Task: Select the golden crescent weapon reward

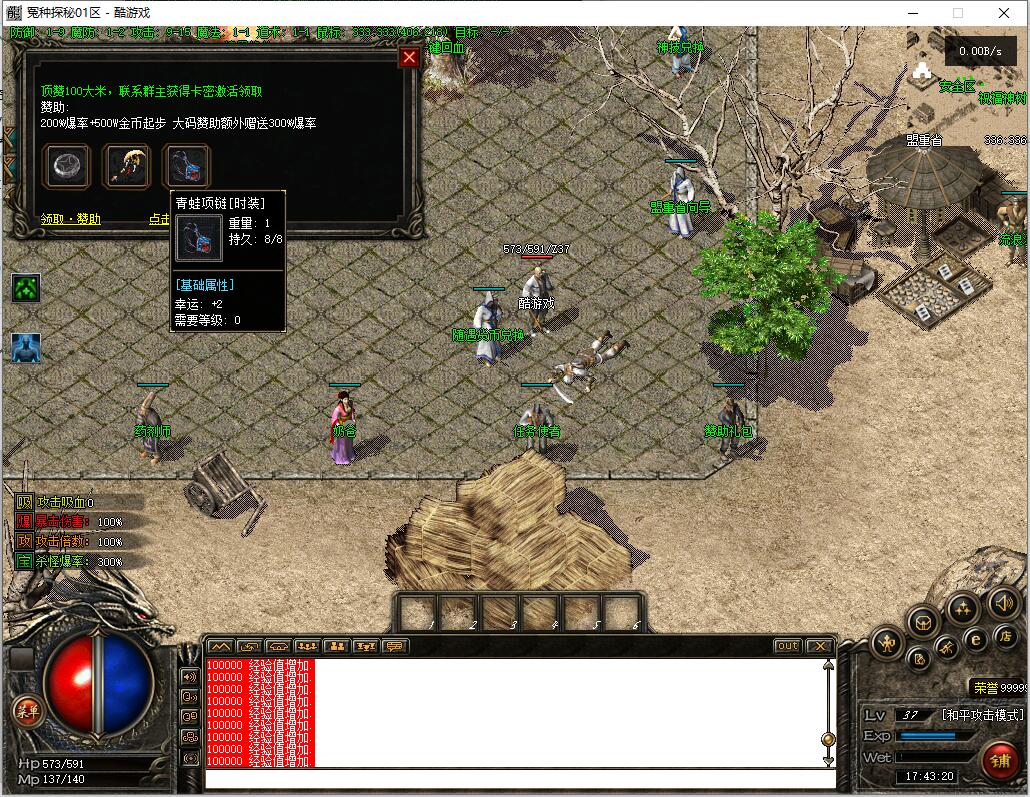Action: point(127,166)
